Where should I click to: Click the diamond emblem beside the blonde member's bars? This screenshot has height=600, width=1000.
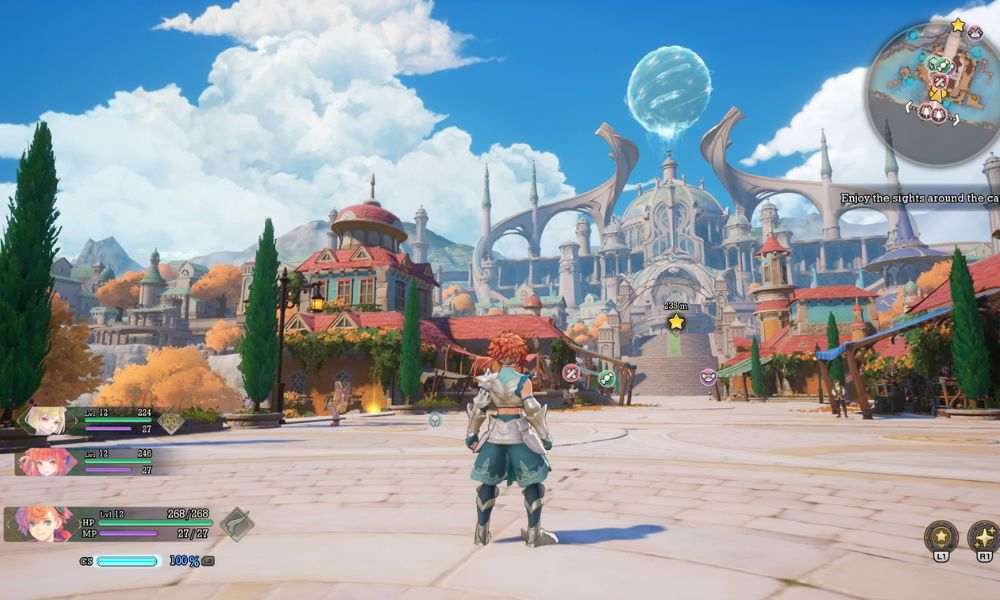[171, 423]
